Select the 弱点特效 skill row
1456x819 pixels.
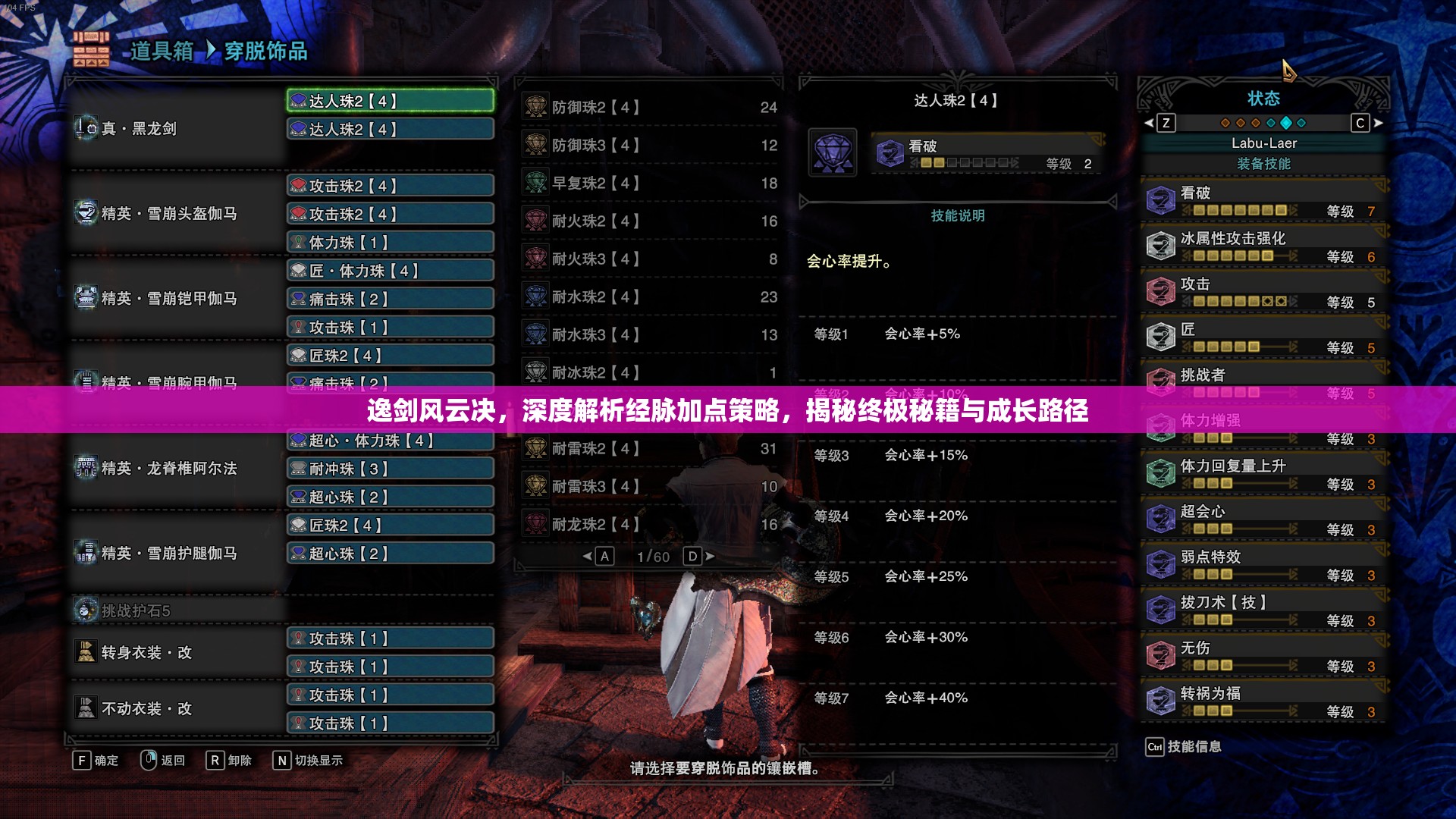[1263, 564]
